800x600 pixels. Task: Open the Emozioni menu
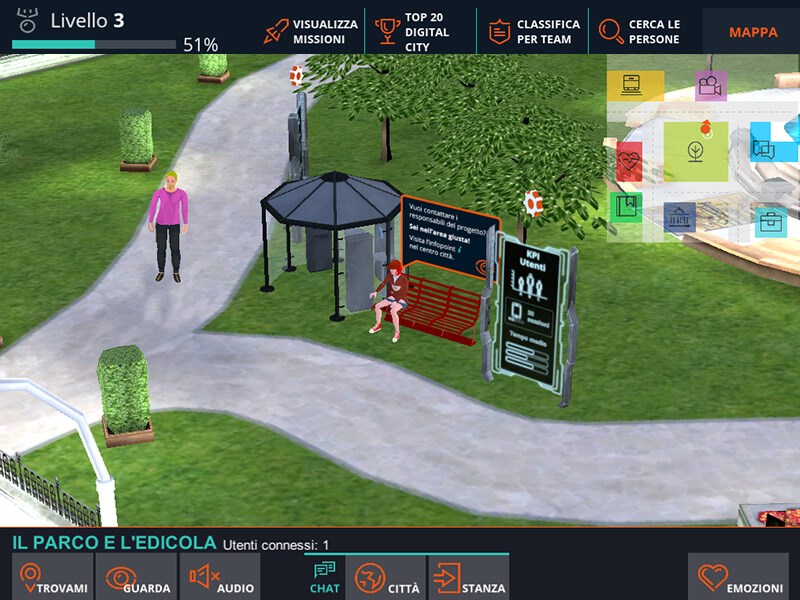coord(742,578)
